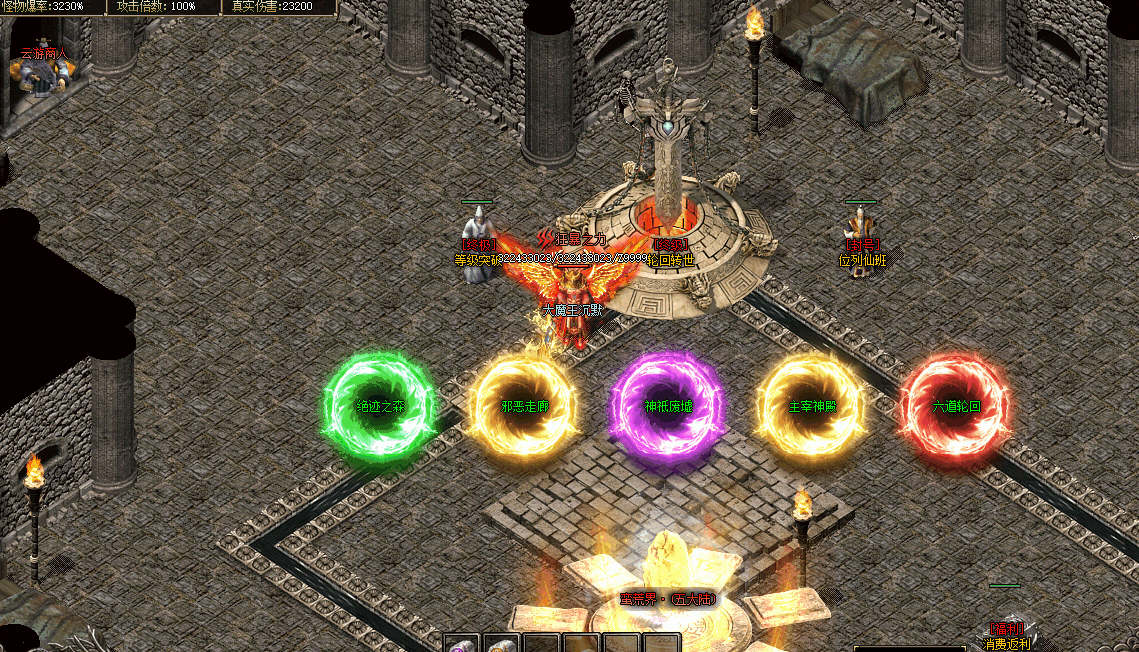Viewport: 1139px width, 652px height.
Task: Select the purple 神祇废墟 portal
Action: pyautogui.click(x=668, y=407)
